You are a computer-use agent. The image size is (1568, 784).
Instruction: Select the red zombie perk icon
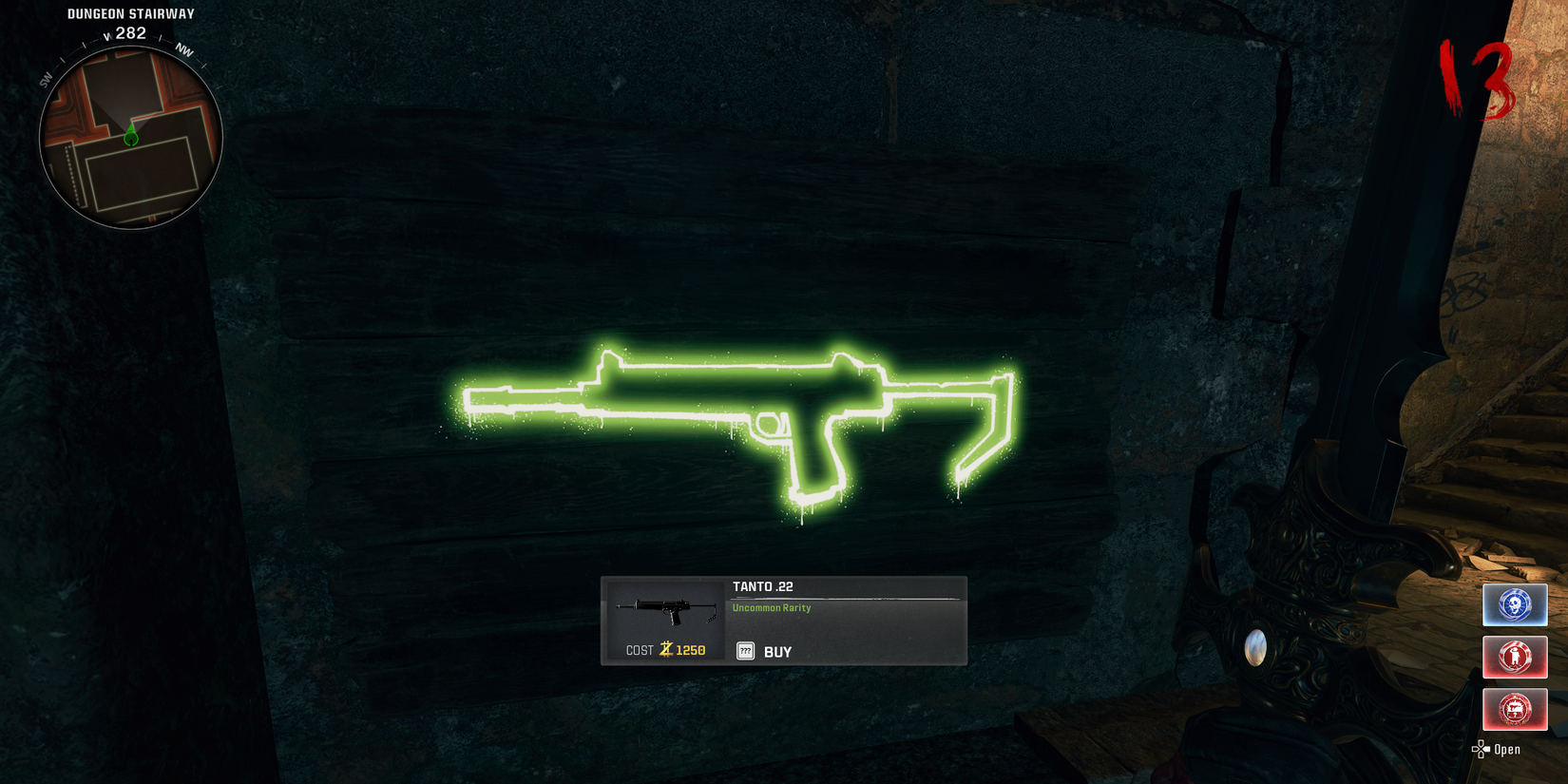point(1515,657)
